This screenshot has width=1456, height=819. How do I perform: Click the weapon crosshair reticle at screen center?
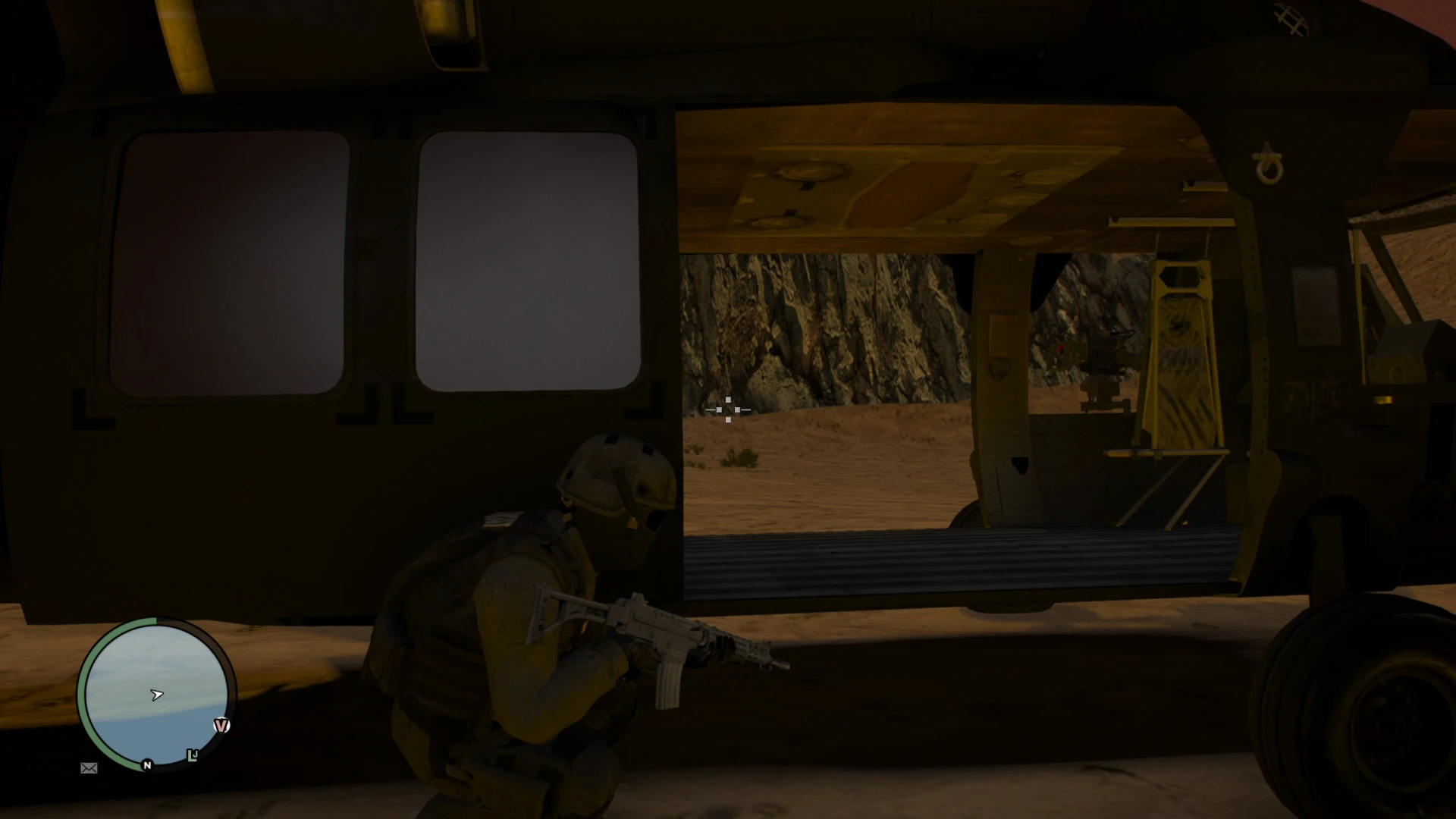(x=729, y=409)
